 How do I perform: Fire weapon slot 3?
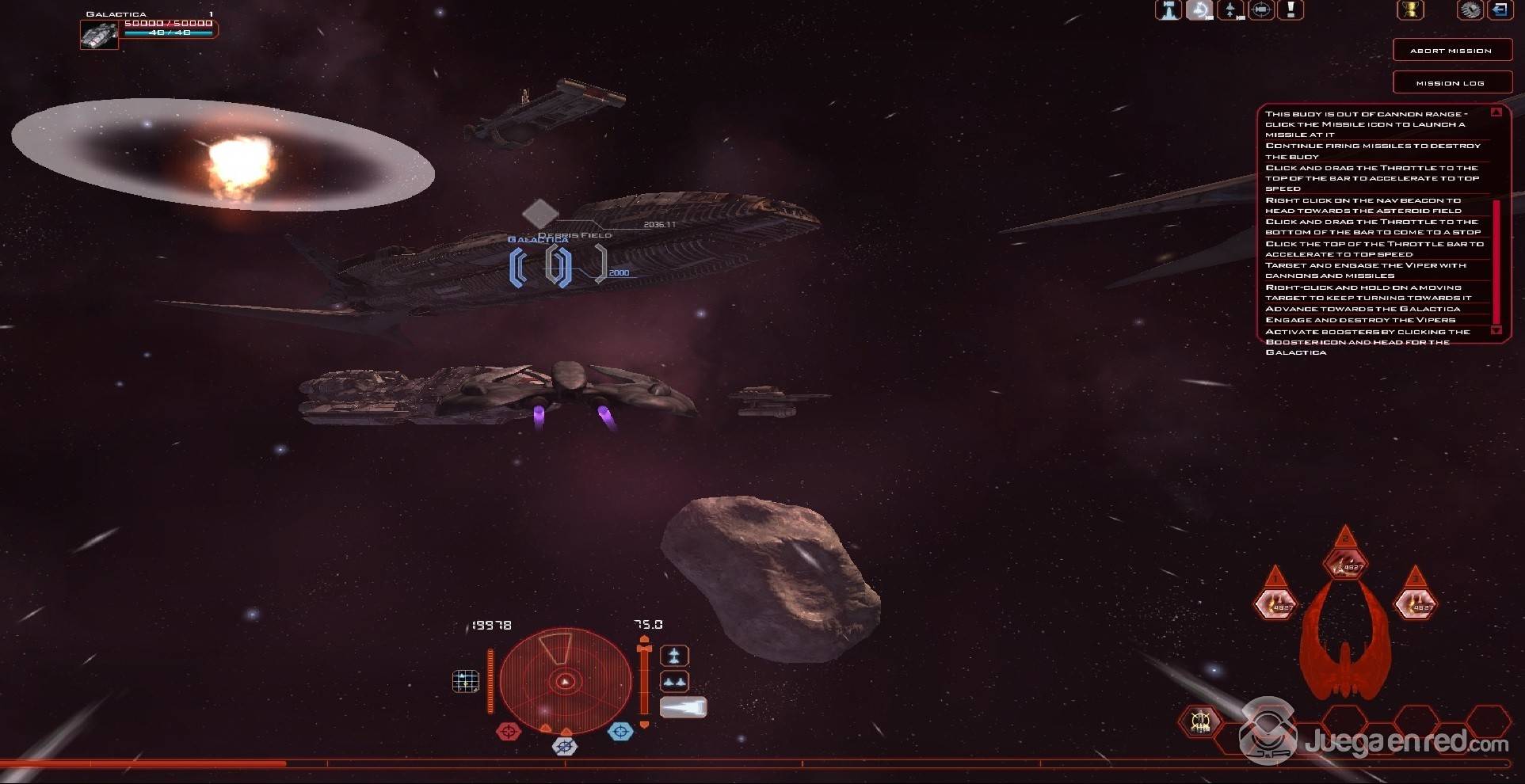[x=1416, y=605]
